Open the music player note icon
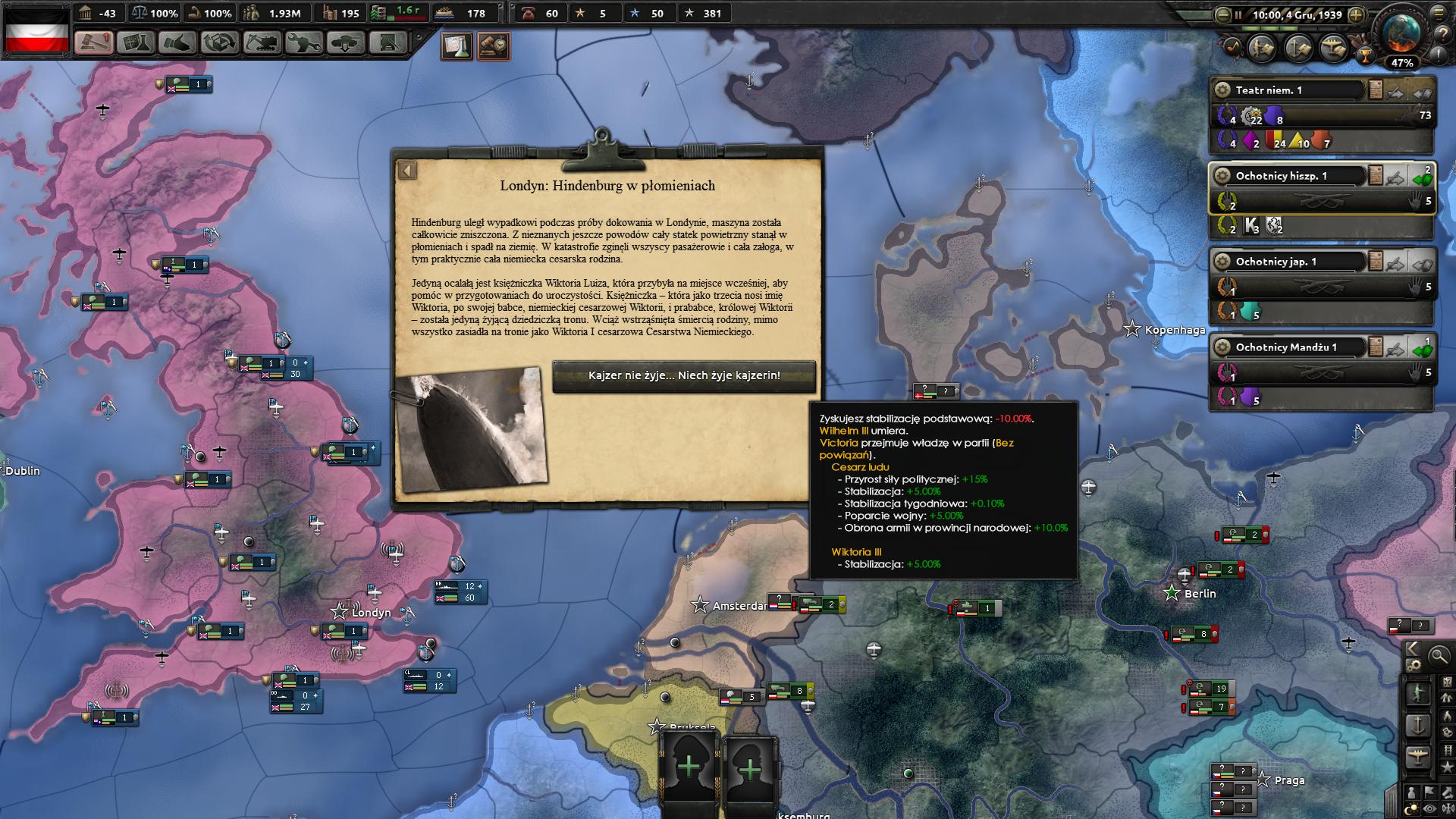Image resolution: width=1456 pixels, height=819 pixels. (1231, 48)
